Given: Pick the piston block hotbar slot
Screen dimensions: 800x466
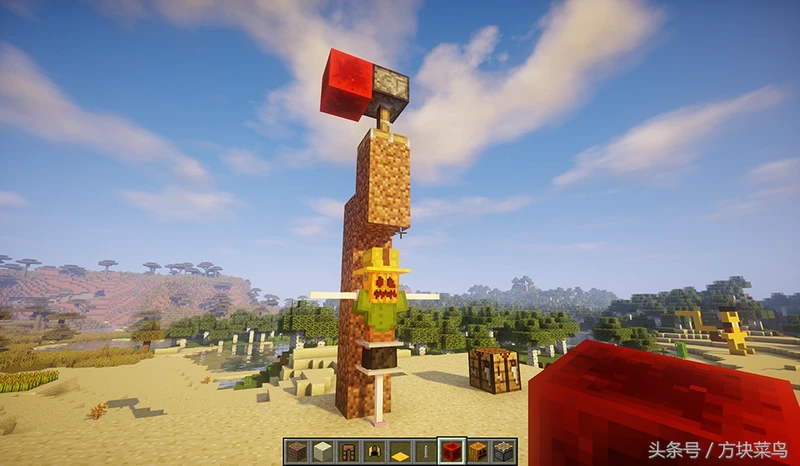Looking at the screenshot, I should (x=504, y=451).
